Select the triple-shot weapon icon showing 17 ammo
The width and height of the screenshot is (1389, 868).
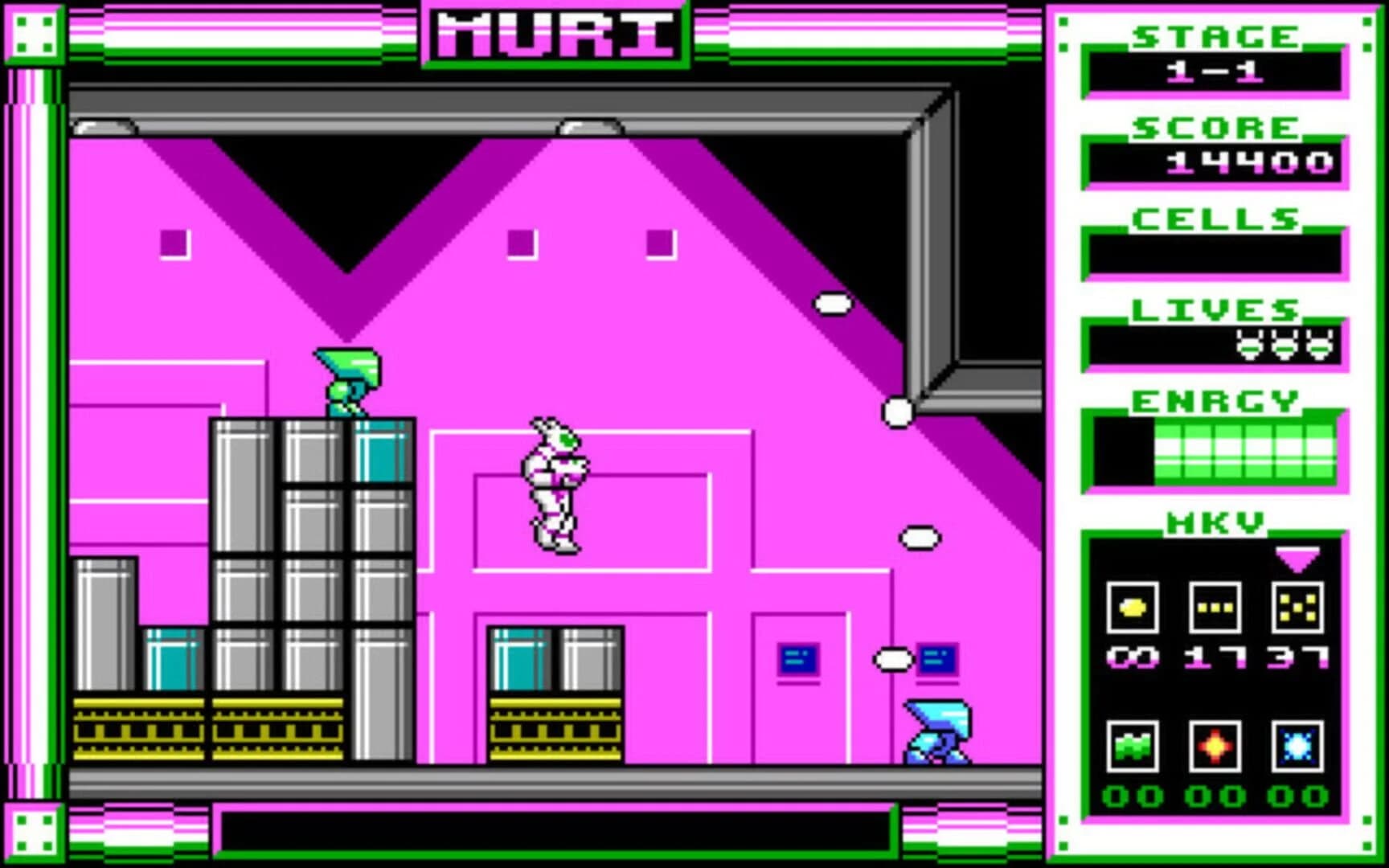(x=1215, y=608)
